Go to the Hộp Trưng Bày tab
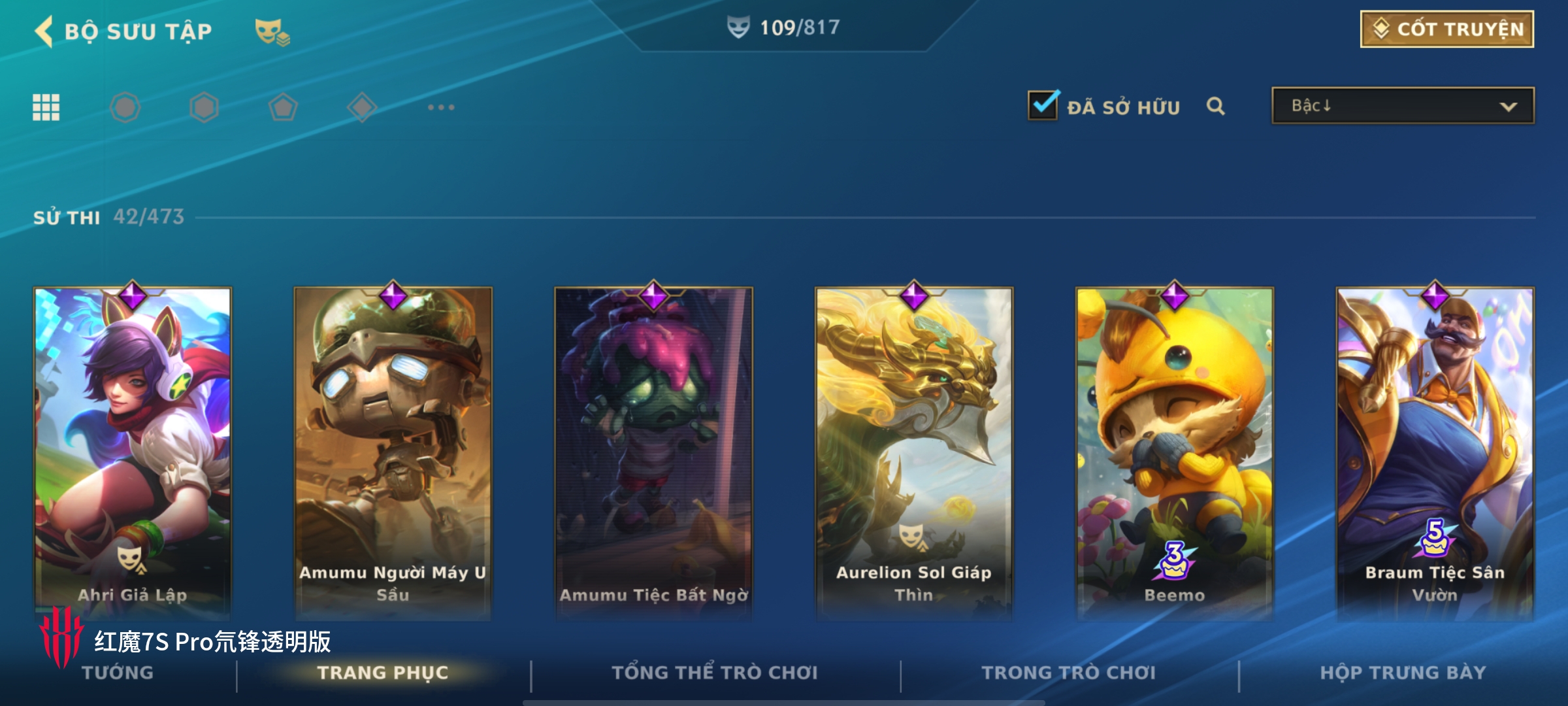The width and height of the screenshot is (1568, 706). [1403, 673]
